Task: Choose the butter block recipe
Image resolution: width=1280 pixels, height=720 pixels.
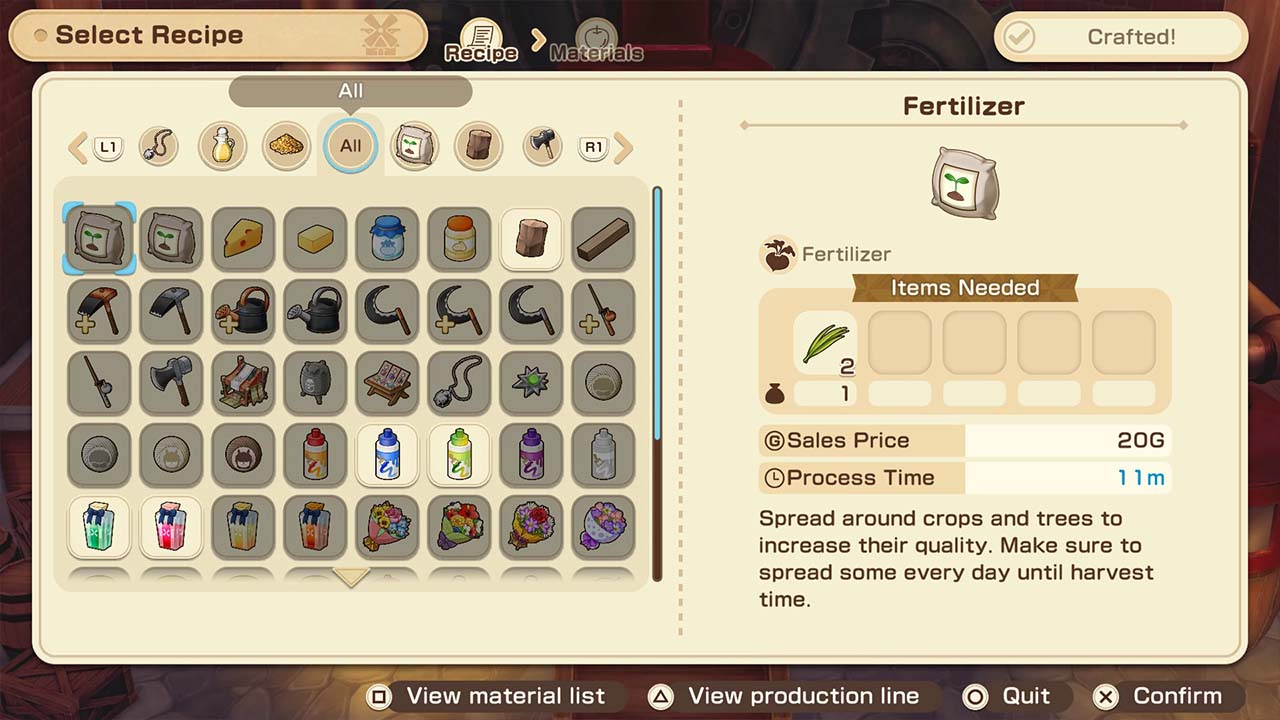Action: [x=315, y=239]
